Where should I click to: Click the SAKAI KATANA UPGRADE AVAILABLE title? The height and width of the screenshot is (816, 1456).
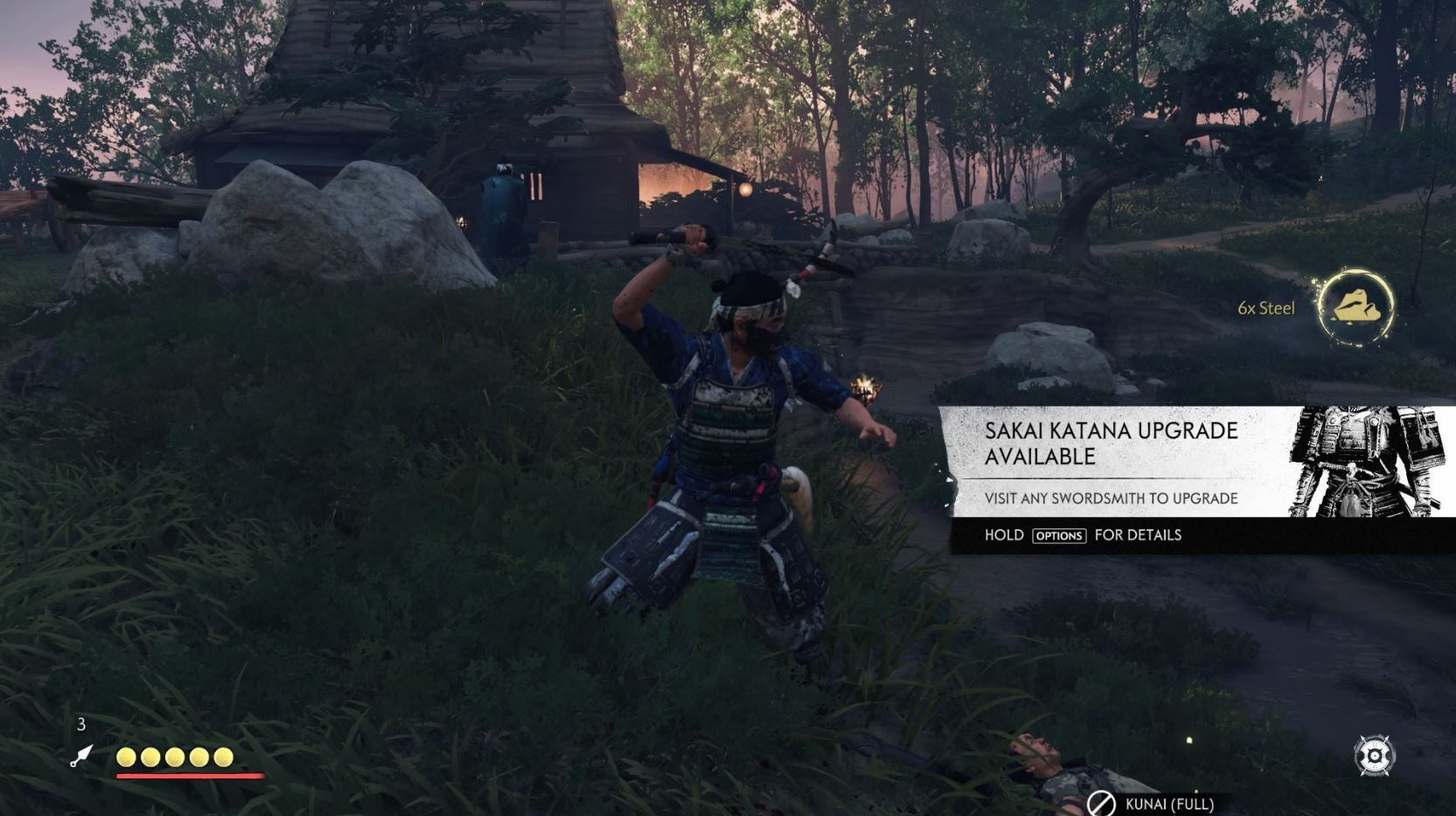[x=1112, y=442]
